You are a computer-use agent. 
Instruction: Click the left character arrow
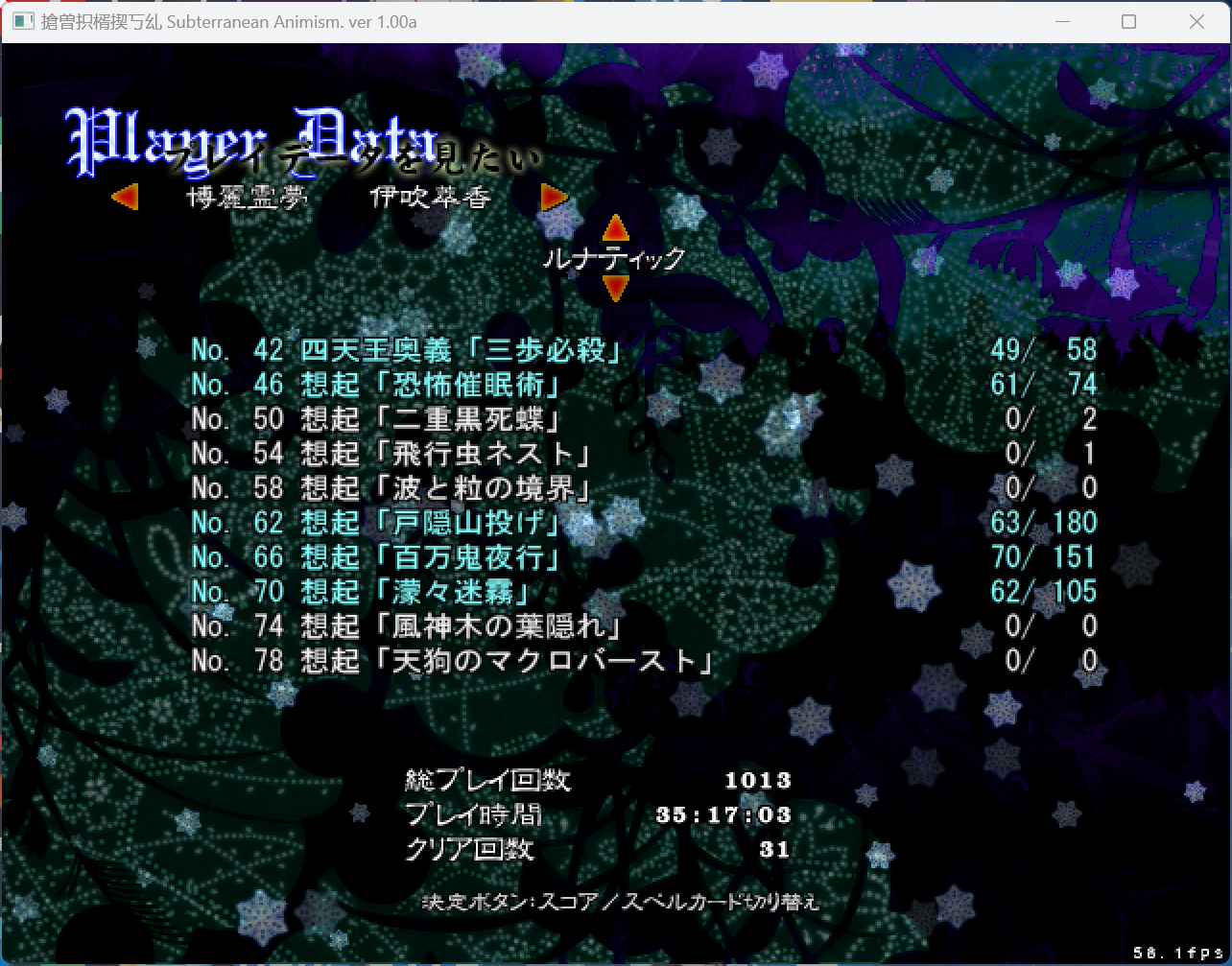click(x=125, y=198)
